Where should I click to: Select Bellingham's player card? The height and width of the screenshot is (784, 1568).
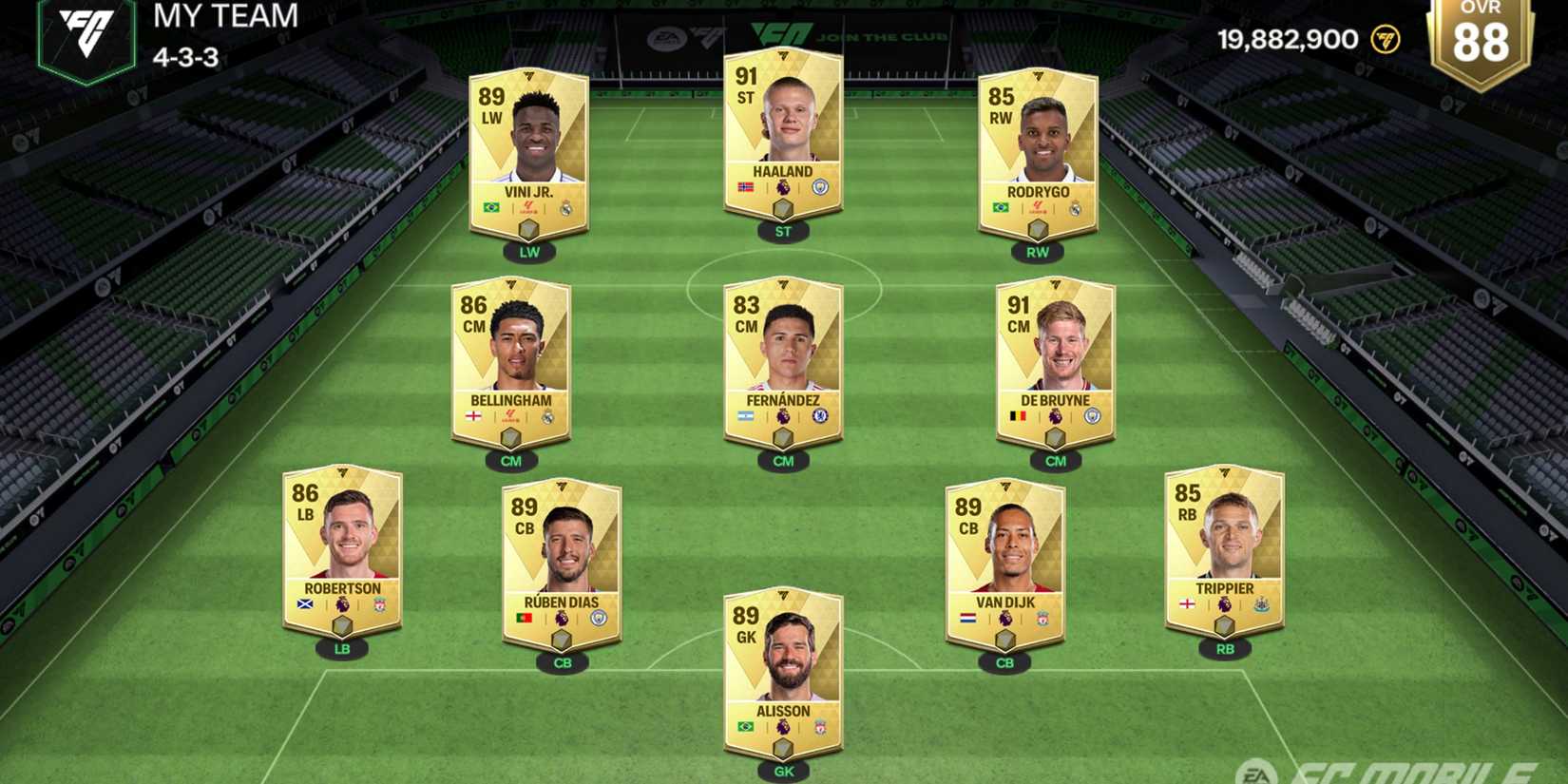(x=514, y=361)
